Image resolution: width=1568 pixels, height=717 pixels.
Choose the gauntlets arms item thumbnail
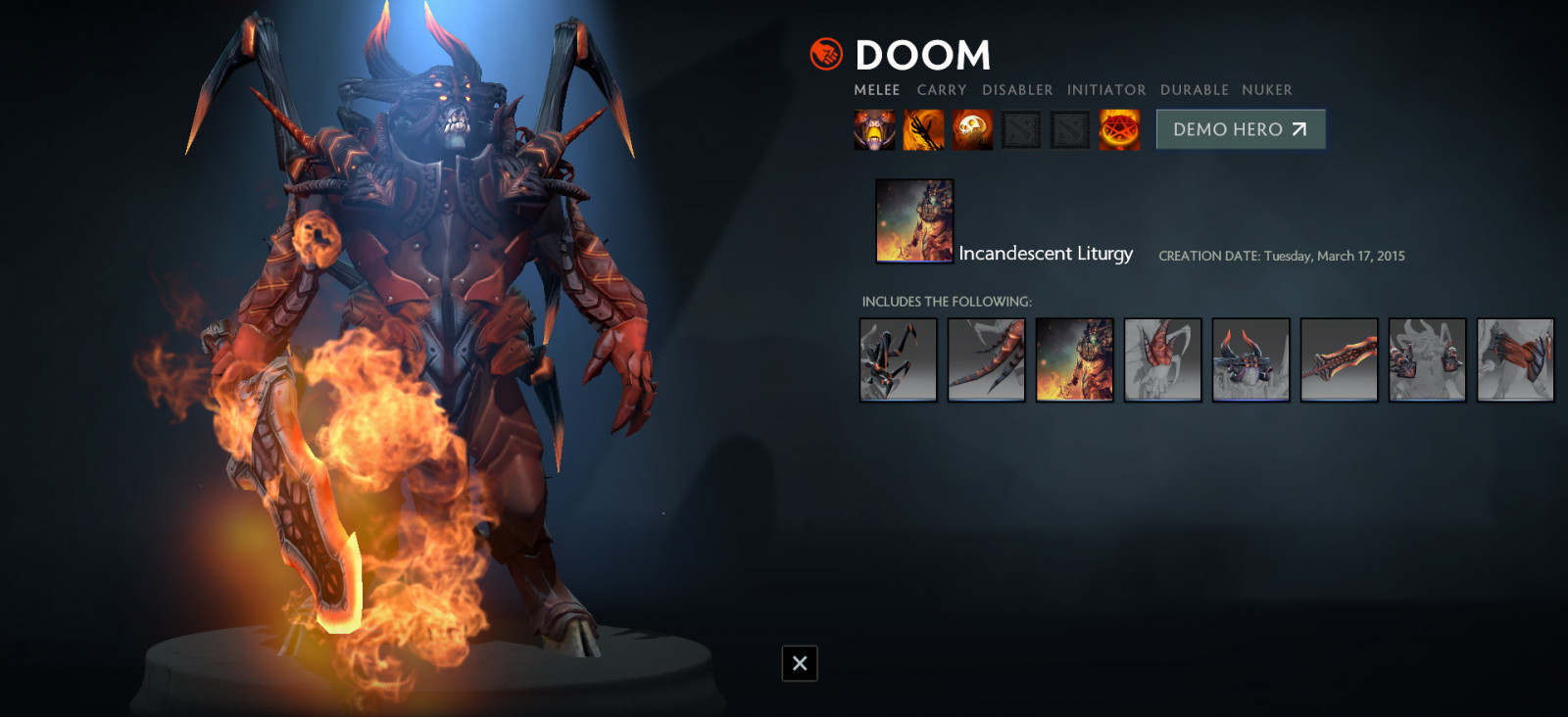coord(1428,359)
